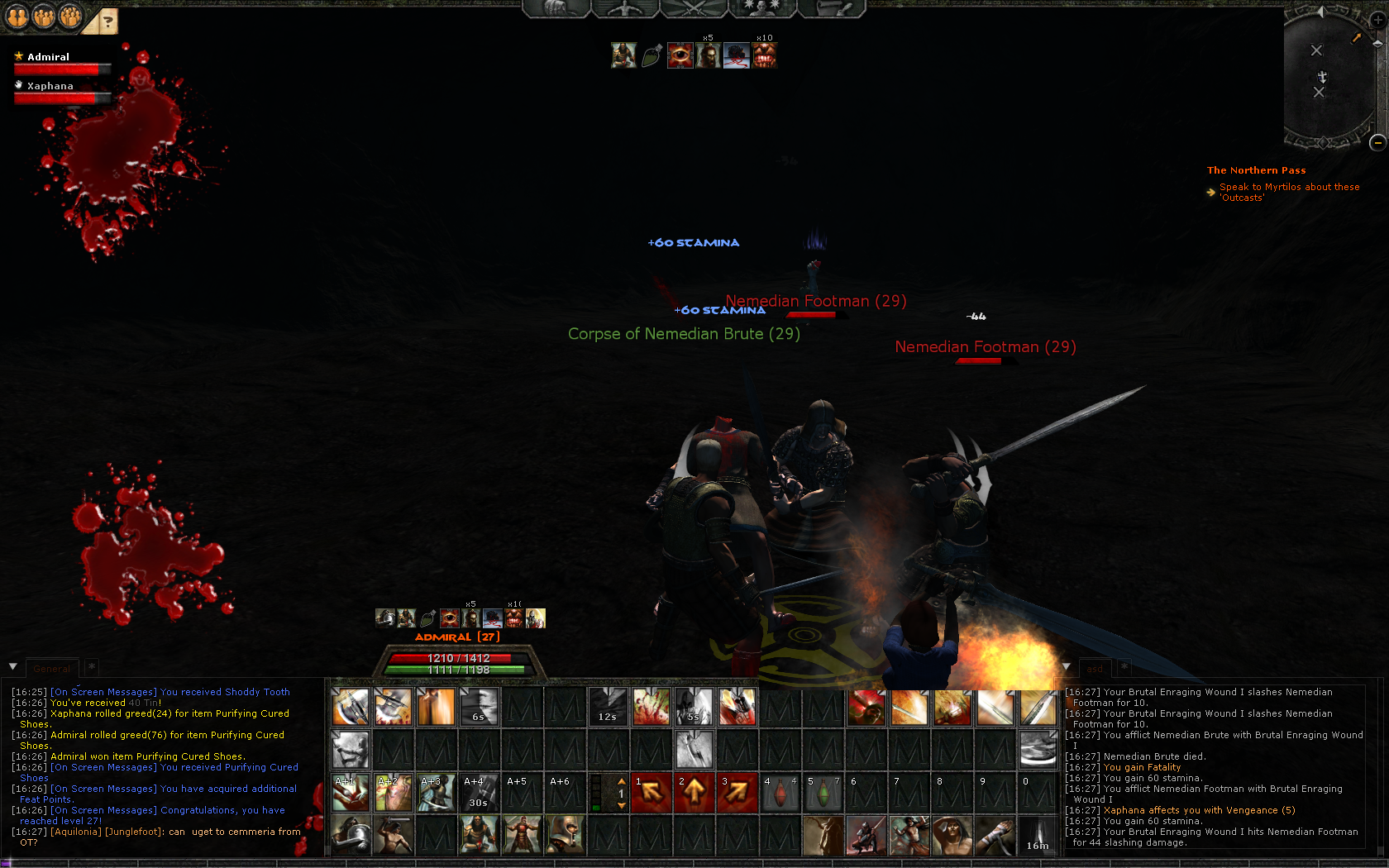The width and height of the screenshot is (1389, 868).
Task: Select the 'asd' combat log tab
Action: pos(1095,669)
